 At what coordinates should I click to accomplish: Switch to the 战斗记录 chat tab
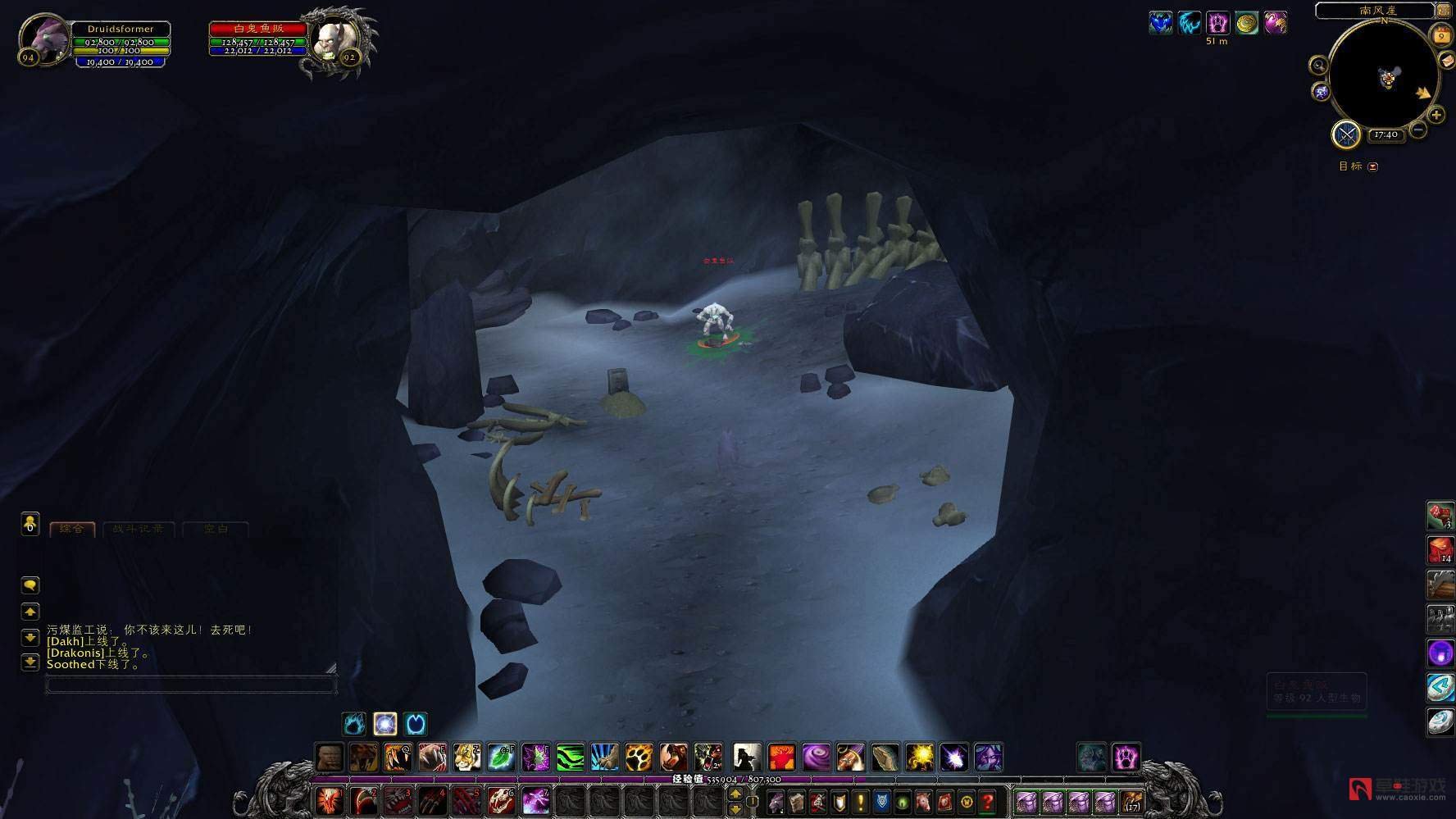click(x=138, y=530)
